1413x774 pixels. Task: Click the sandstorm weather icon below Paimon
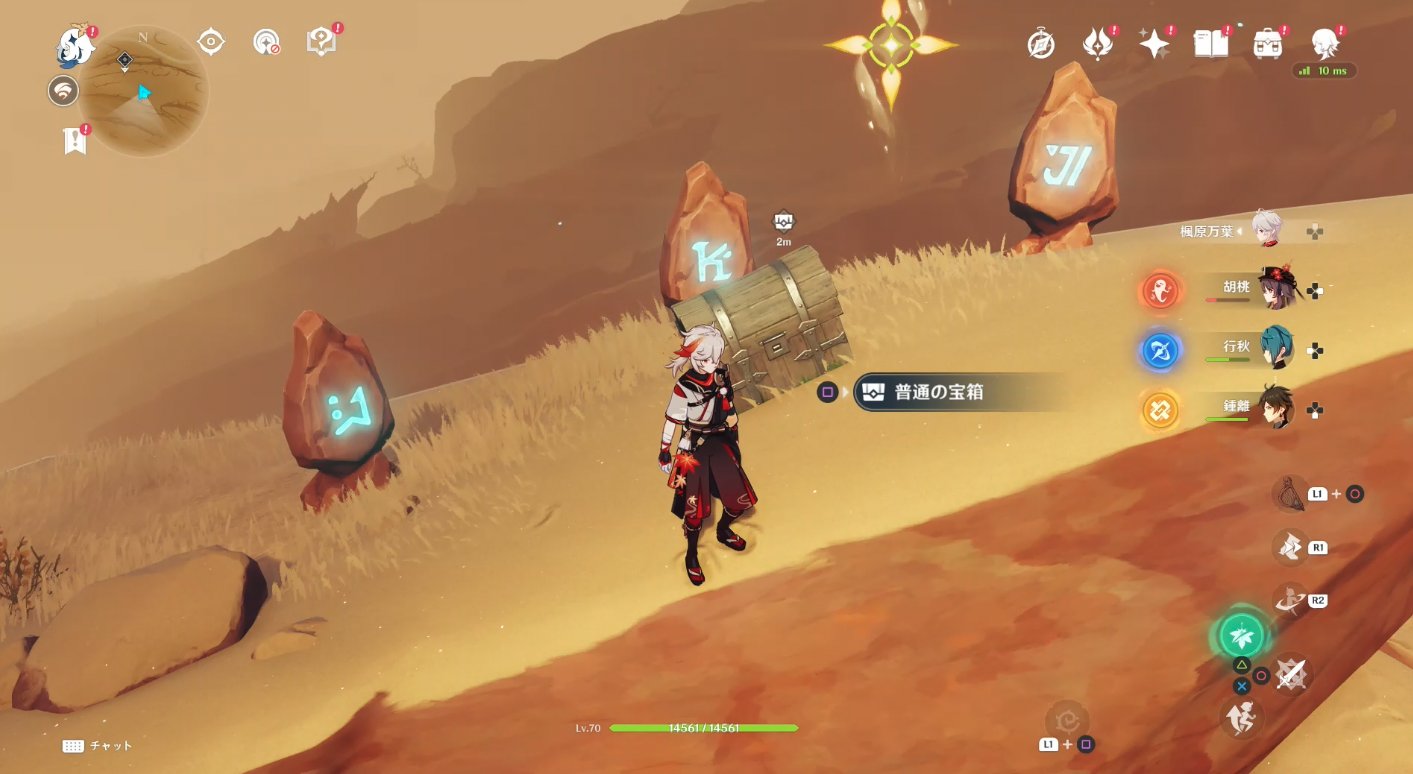click(62, 90)
